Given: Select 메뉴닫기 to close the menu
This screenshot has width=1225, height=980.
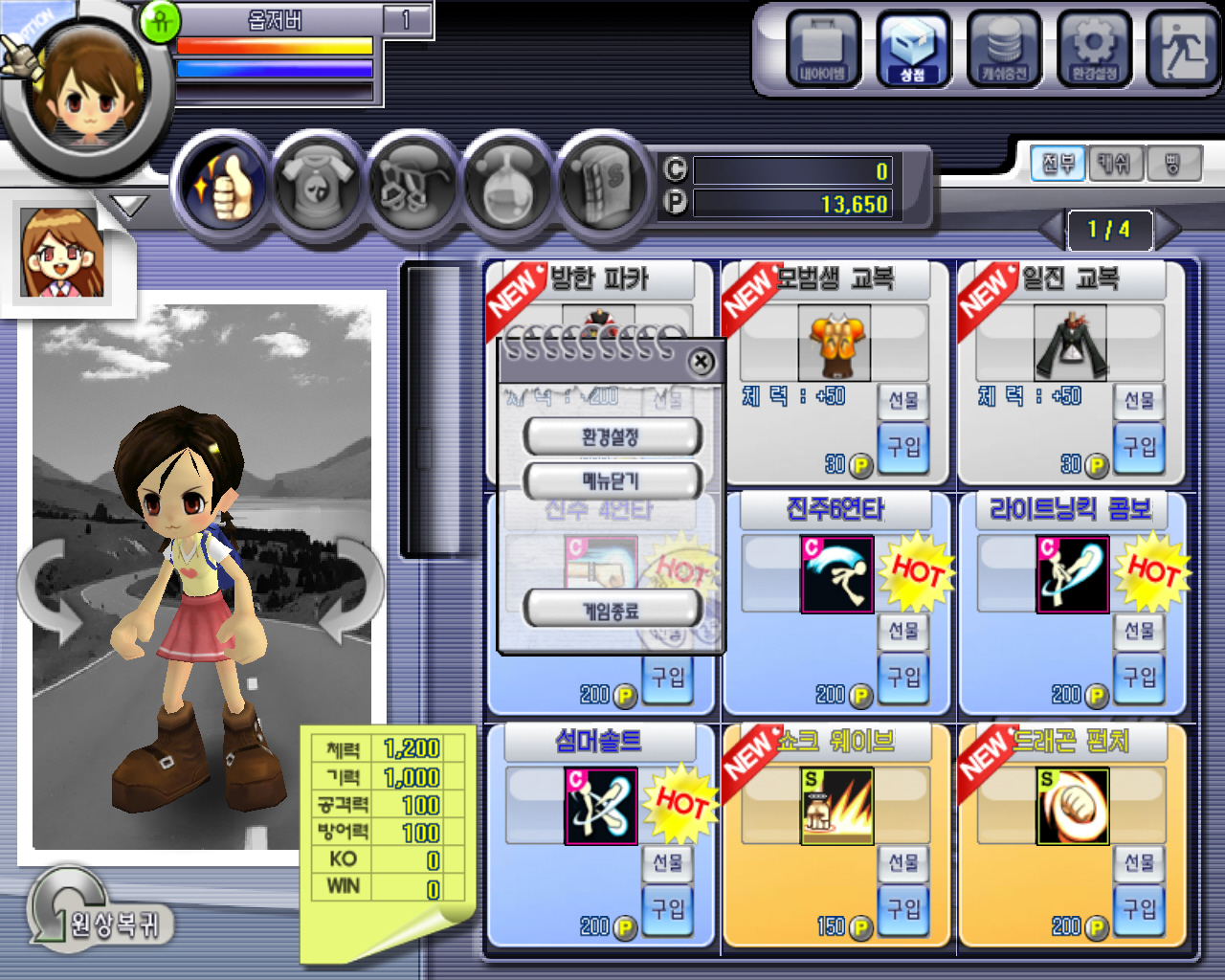Looking at the screenshot, I should tap(611, 480).
